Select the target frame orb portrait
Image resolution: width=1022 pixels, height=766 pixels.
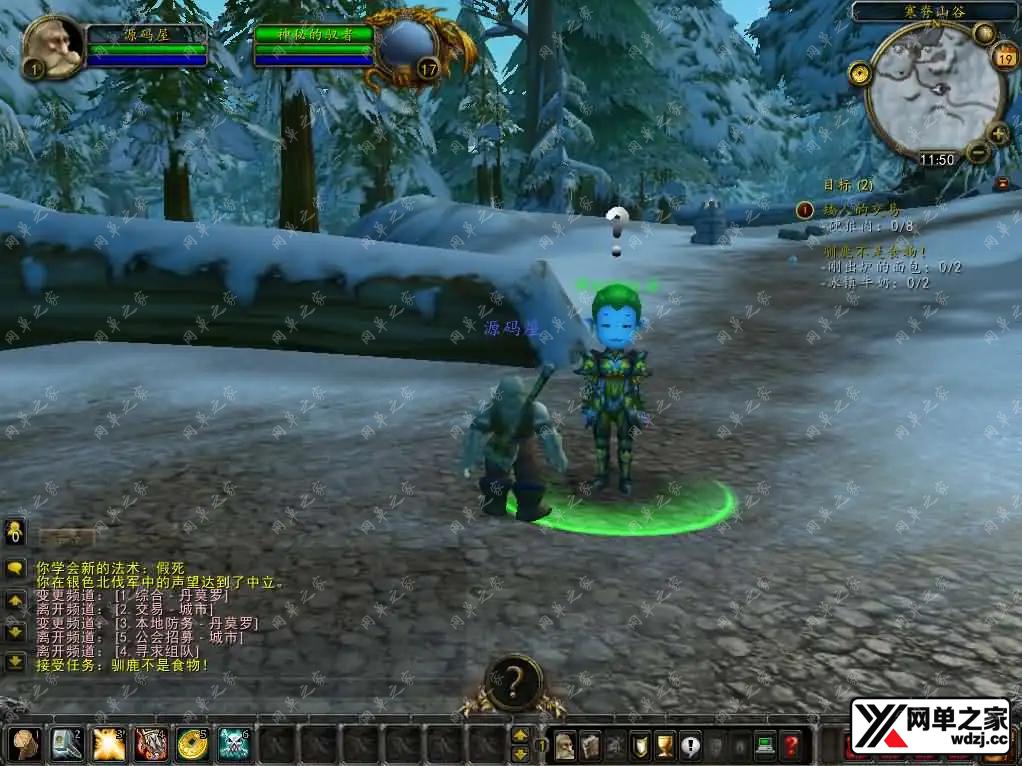[x=408, y=46]
